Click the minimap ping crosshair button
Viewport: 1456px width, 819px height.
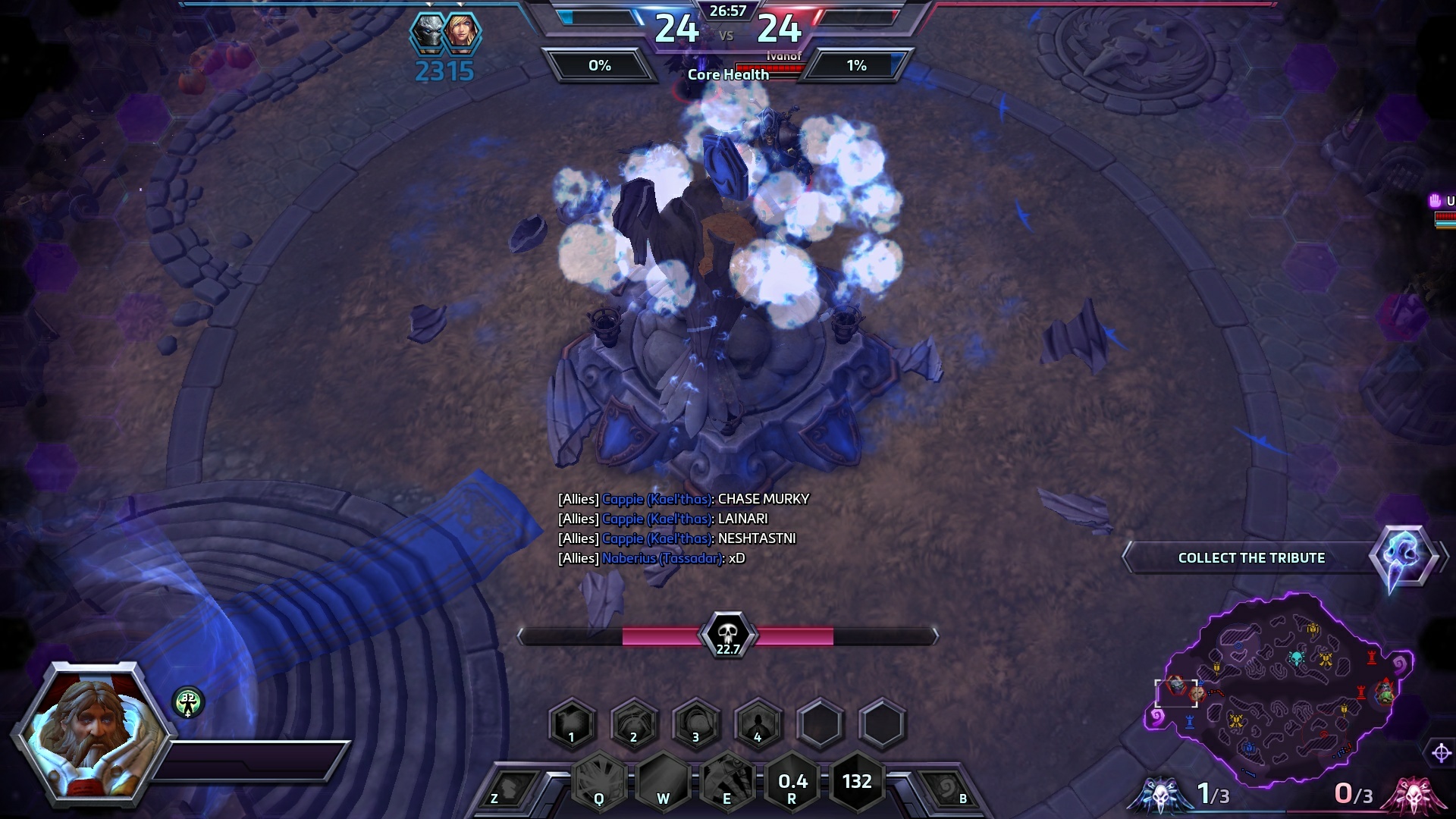tap(1441, 753)
